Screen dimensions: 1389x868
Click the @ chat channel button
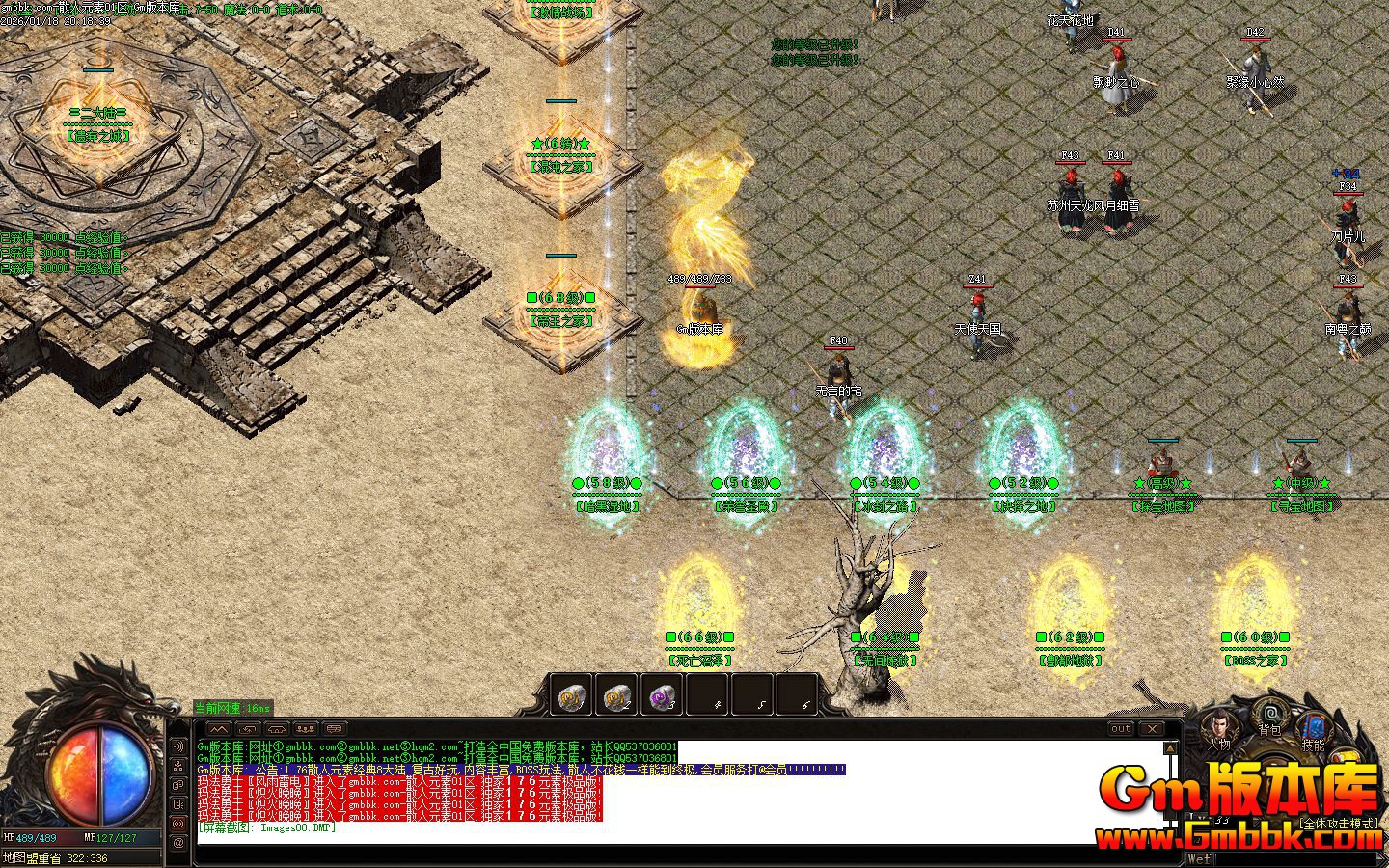(178, 842)
